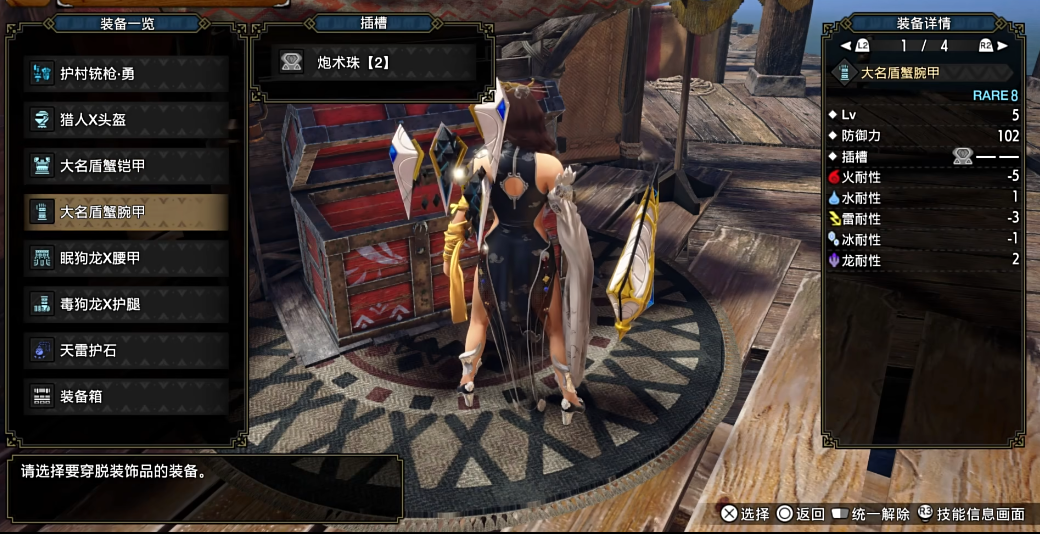Viewport: 1040px width, 534px height.
Task: Select the 护村铳枪·勇 weapon entry
Action: [126, 73]
